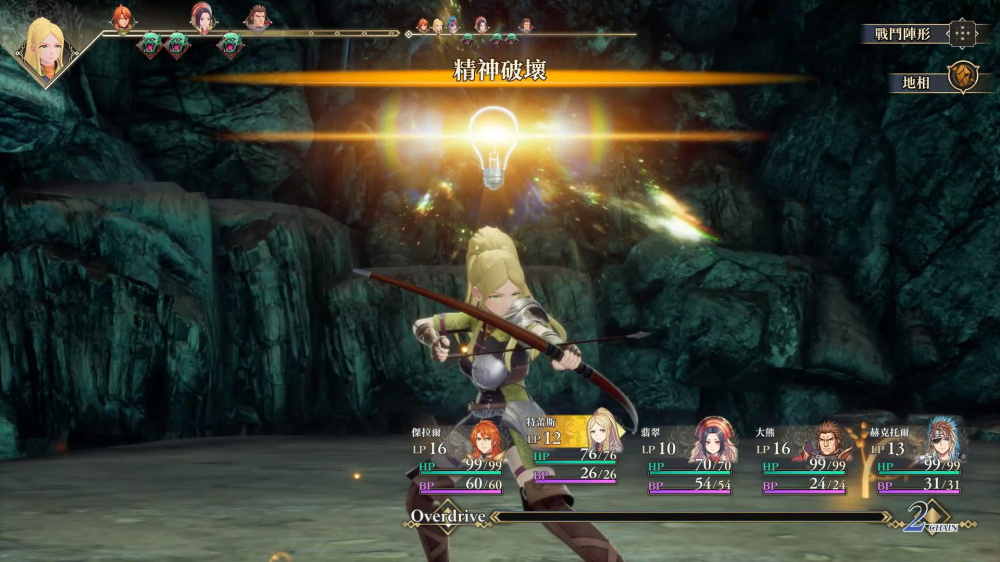Select purple-hat character on the turn timeline

pos(202,17)
